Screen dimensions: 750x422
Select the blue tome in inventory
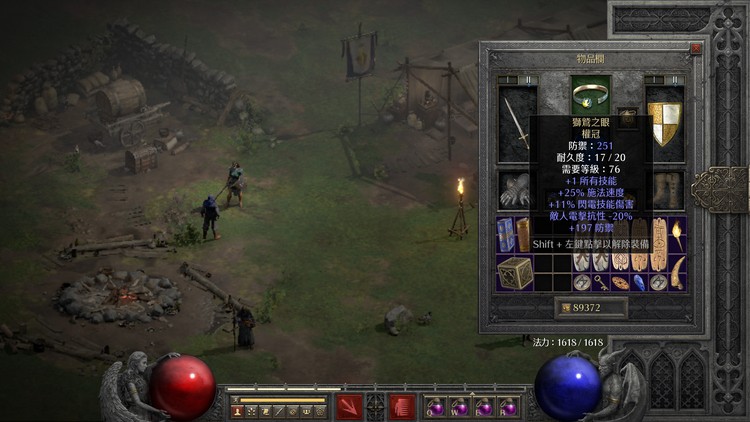(x=507, y=236)
